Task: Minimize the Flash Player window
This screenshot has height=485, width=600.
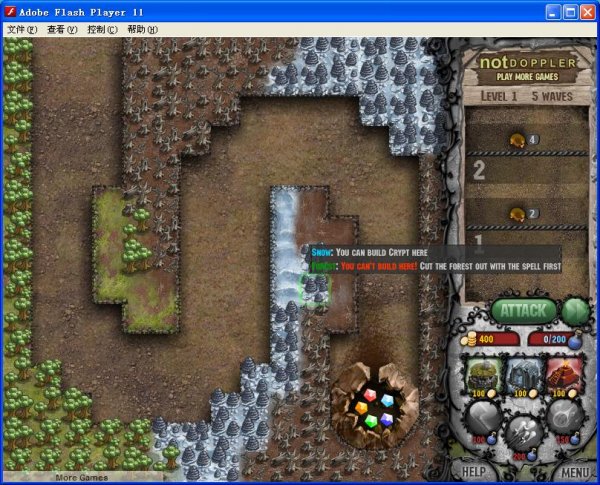Action: pyautogui.click(x=553, y=11)
